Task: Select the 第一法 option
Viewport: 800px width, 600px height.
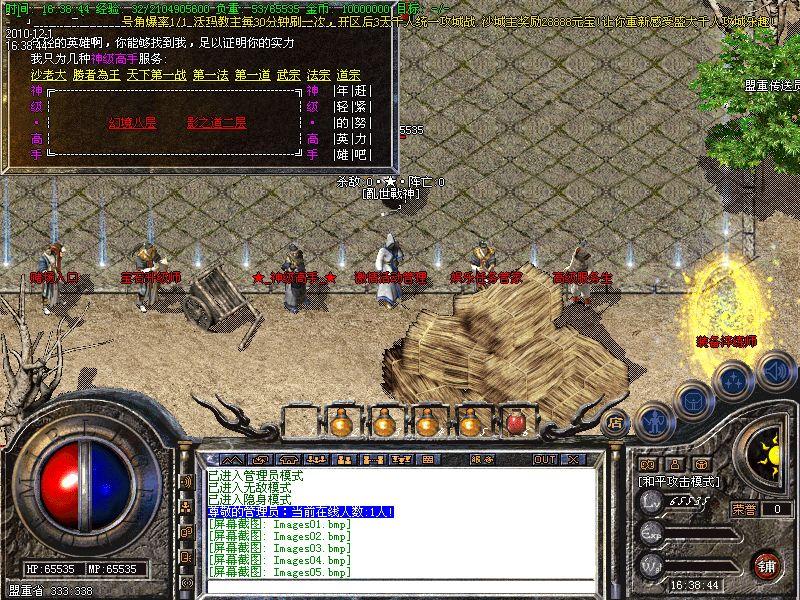Action: tap(210, 75)
